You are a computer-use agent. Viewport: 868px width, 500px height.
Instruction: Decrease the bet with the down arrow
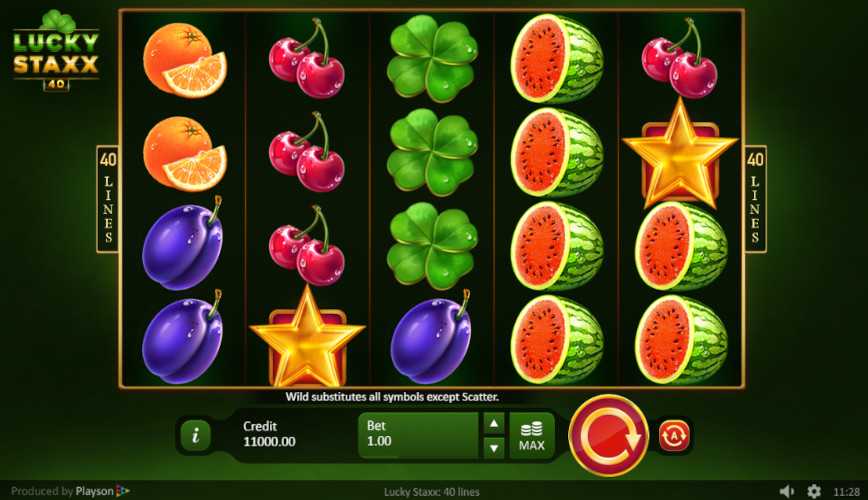click(x=494, y=447)
